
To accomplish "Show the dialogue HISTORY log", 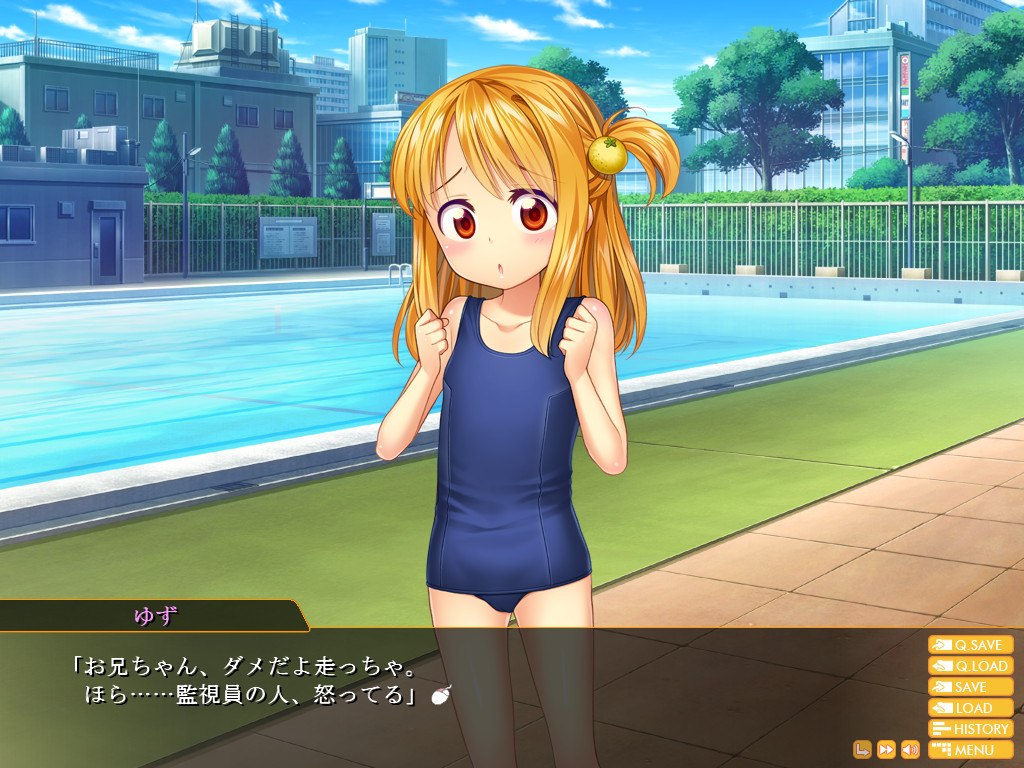I will coord(970,729).
